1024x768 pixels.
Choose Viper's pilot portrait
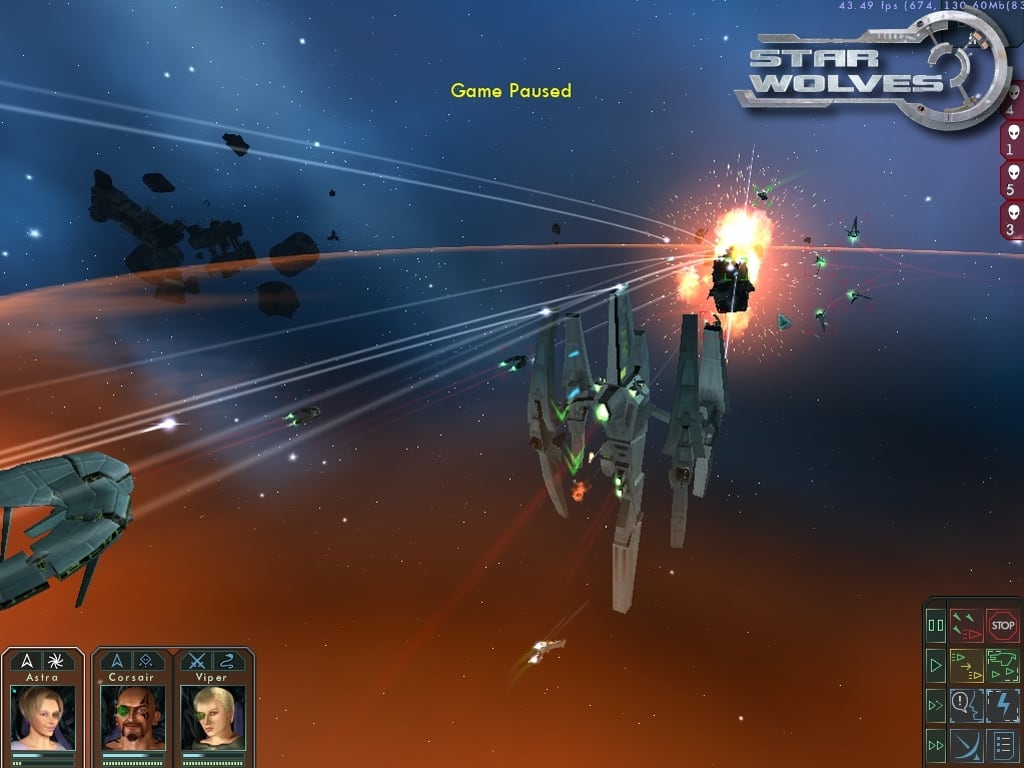coord(213,716)
